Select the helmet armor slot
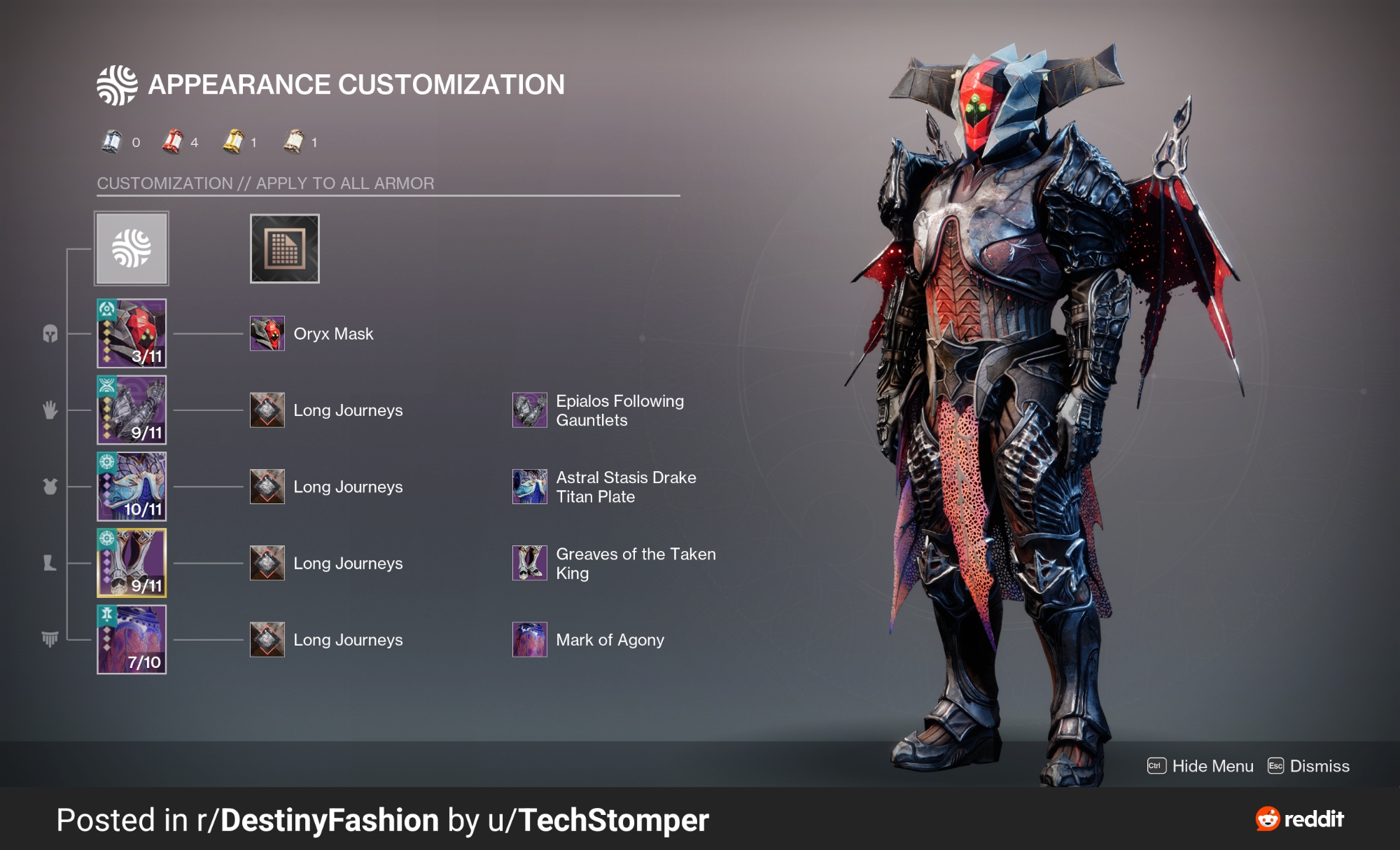The image size is (1400, 850). 132,333
